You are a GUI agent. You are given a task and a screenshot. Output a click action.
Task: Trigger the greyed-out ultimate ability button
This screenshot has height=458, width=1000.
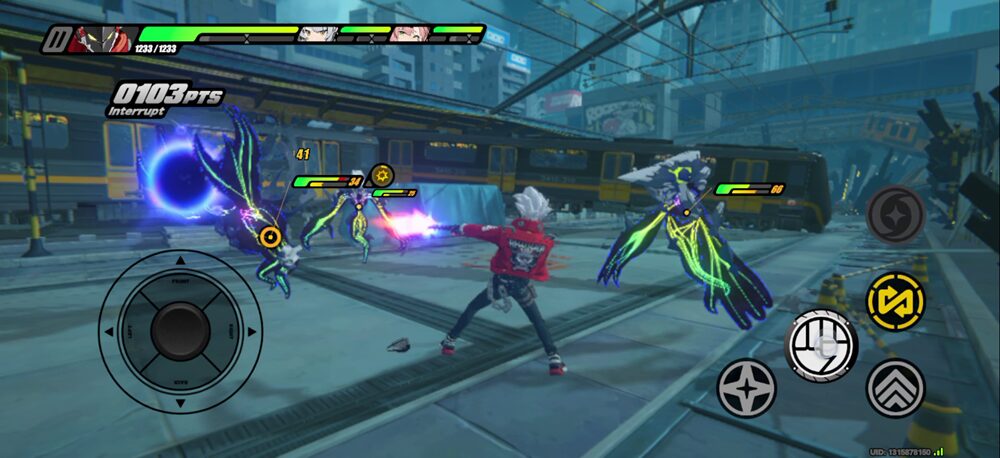click(895, 214)
